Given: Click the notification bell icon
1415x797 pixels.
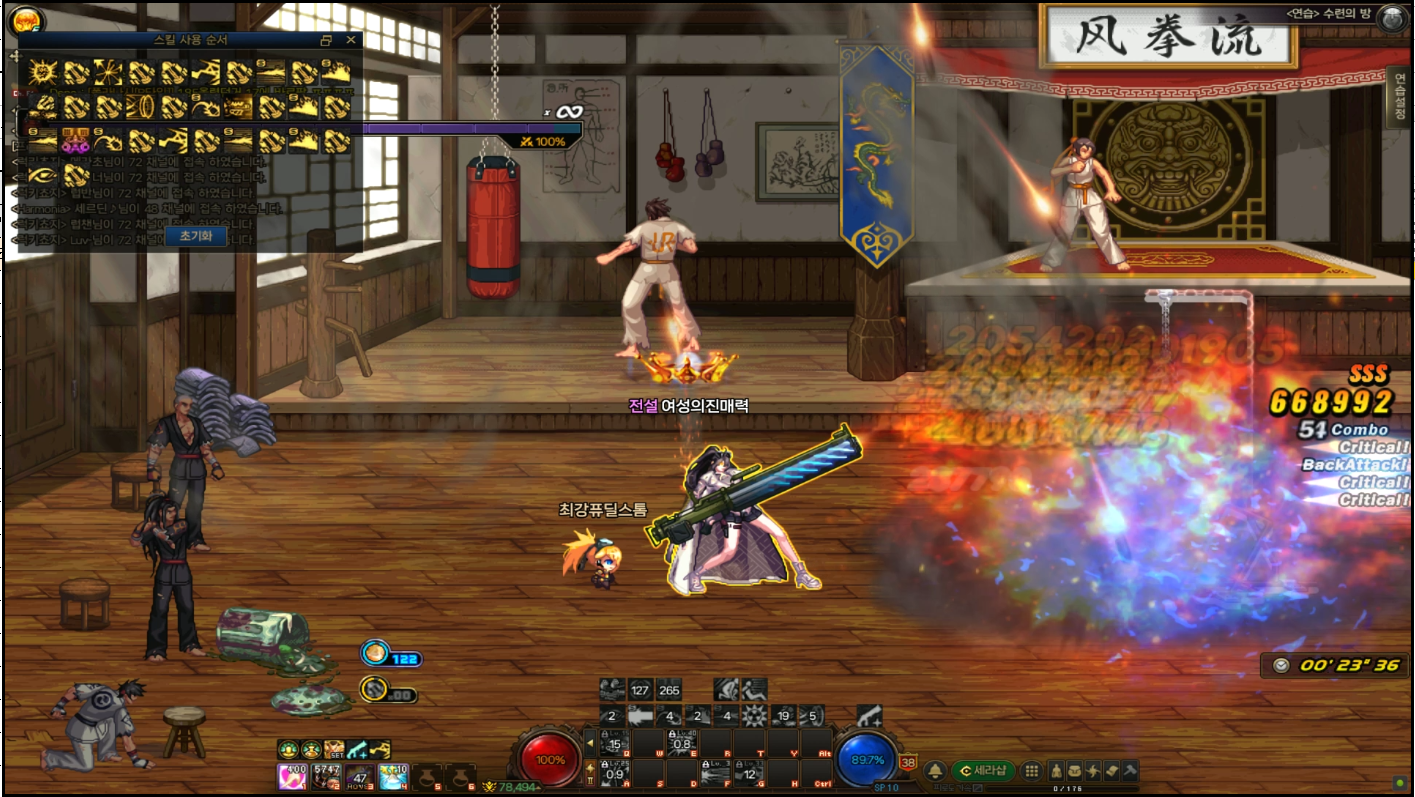Looking at the screenshot, I should [935, 771].
